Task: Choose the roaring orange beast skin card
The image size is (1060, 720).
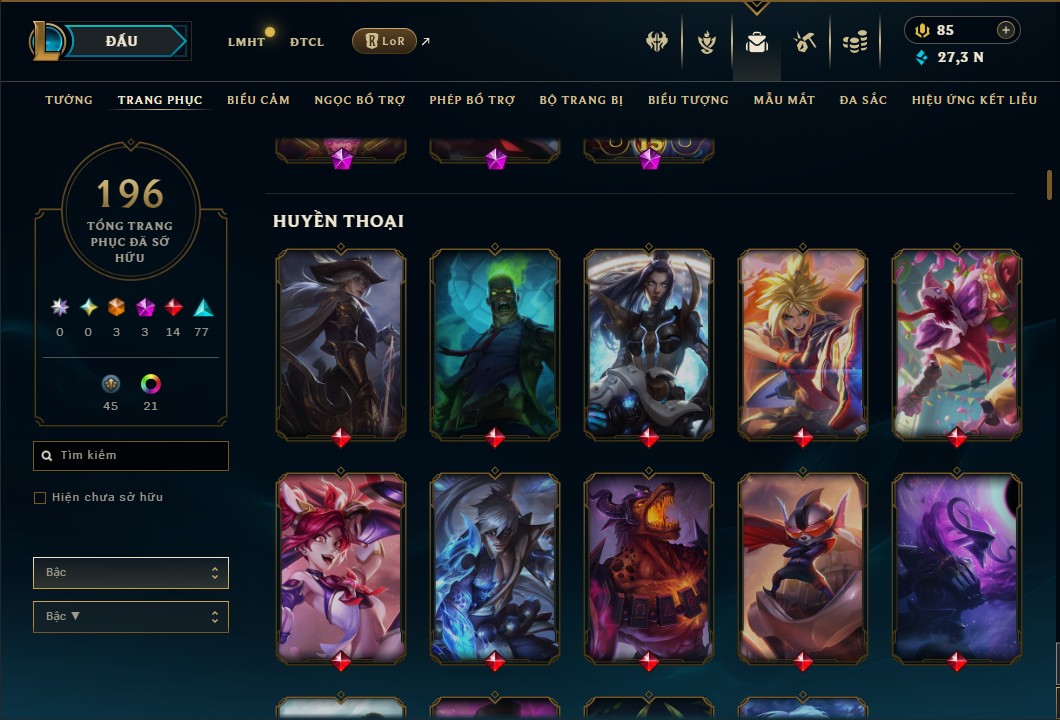Action: coord(649,565)
